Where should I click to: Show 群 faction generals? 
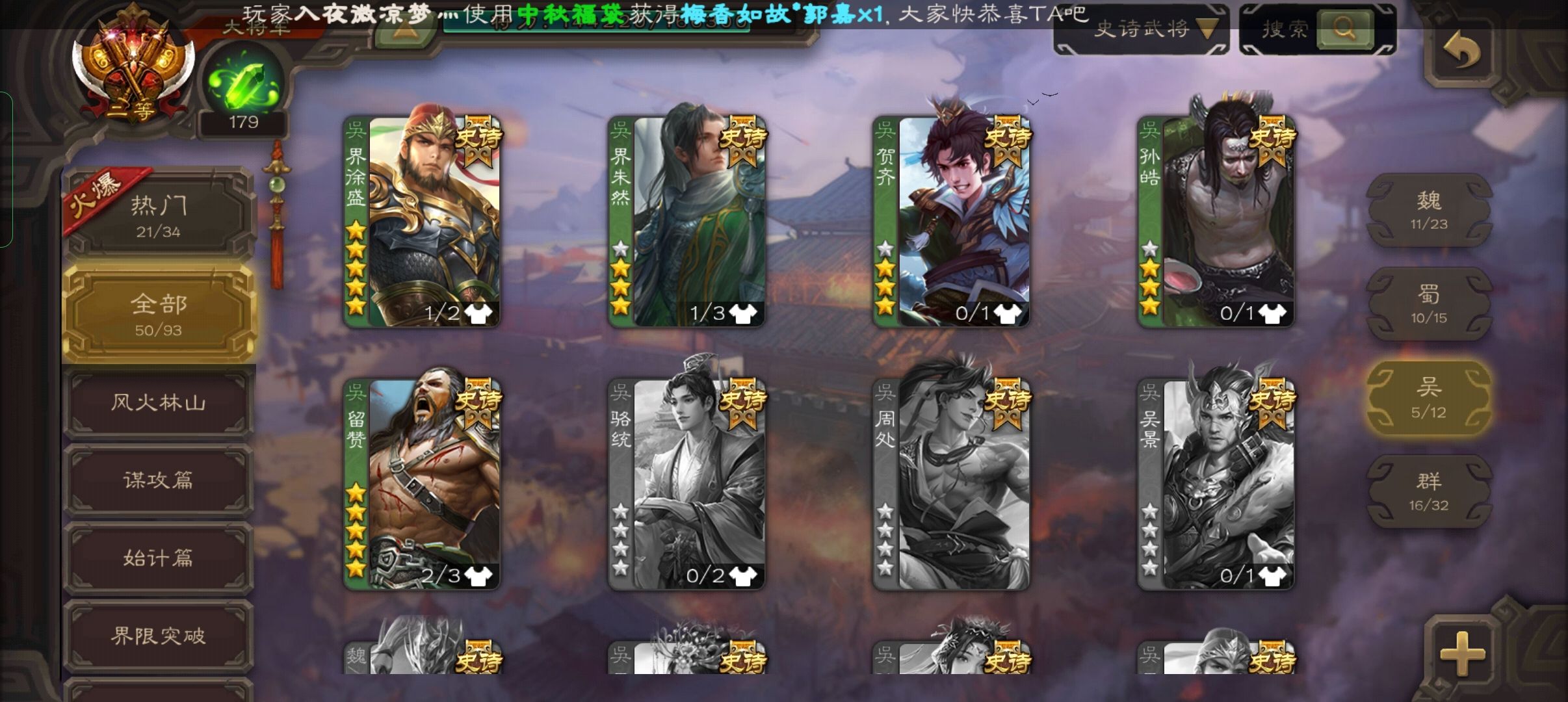click(1428, 491)
